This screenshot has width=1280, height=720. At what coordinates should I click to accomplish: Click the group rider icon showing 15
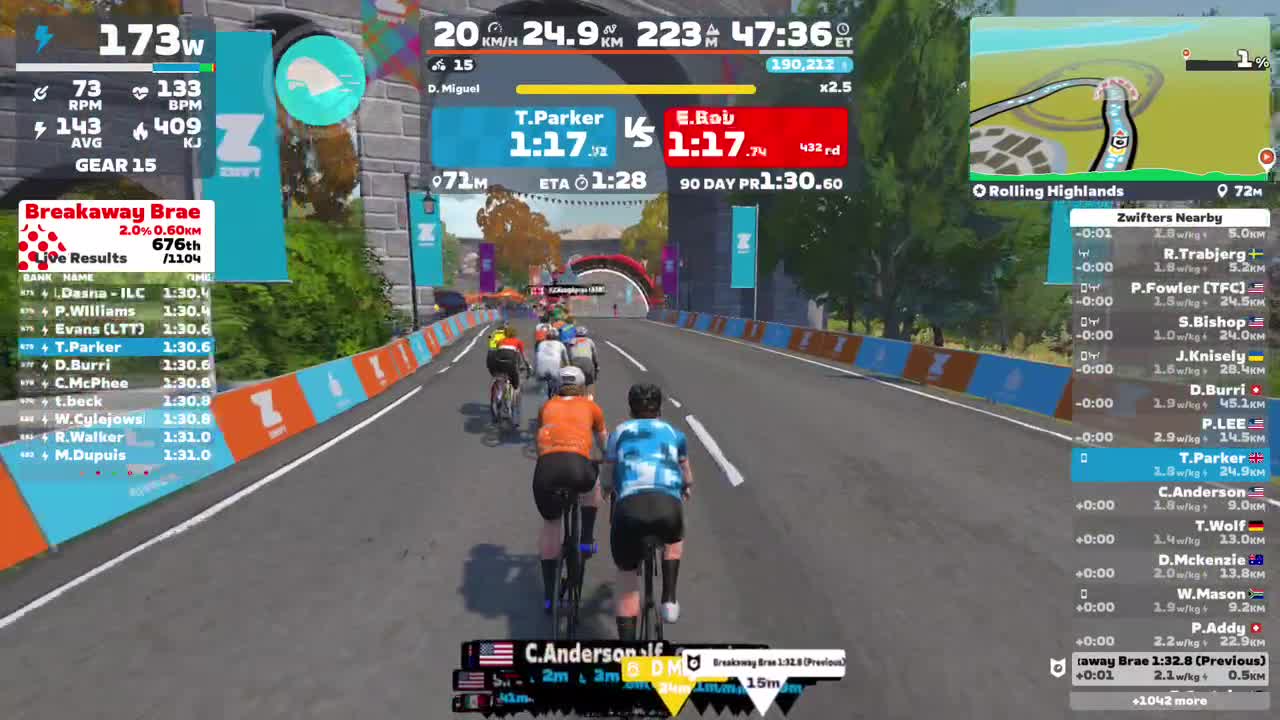[441, 66]
